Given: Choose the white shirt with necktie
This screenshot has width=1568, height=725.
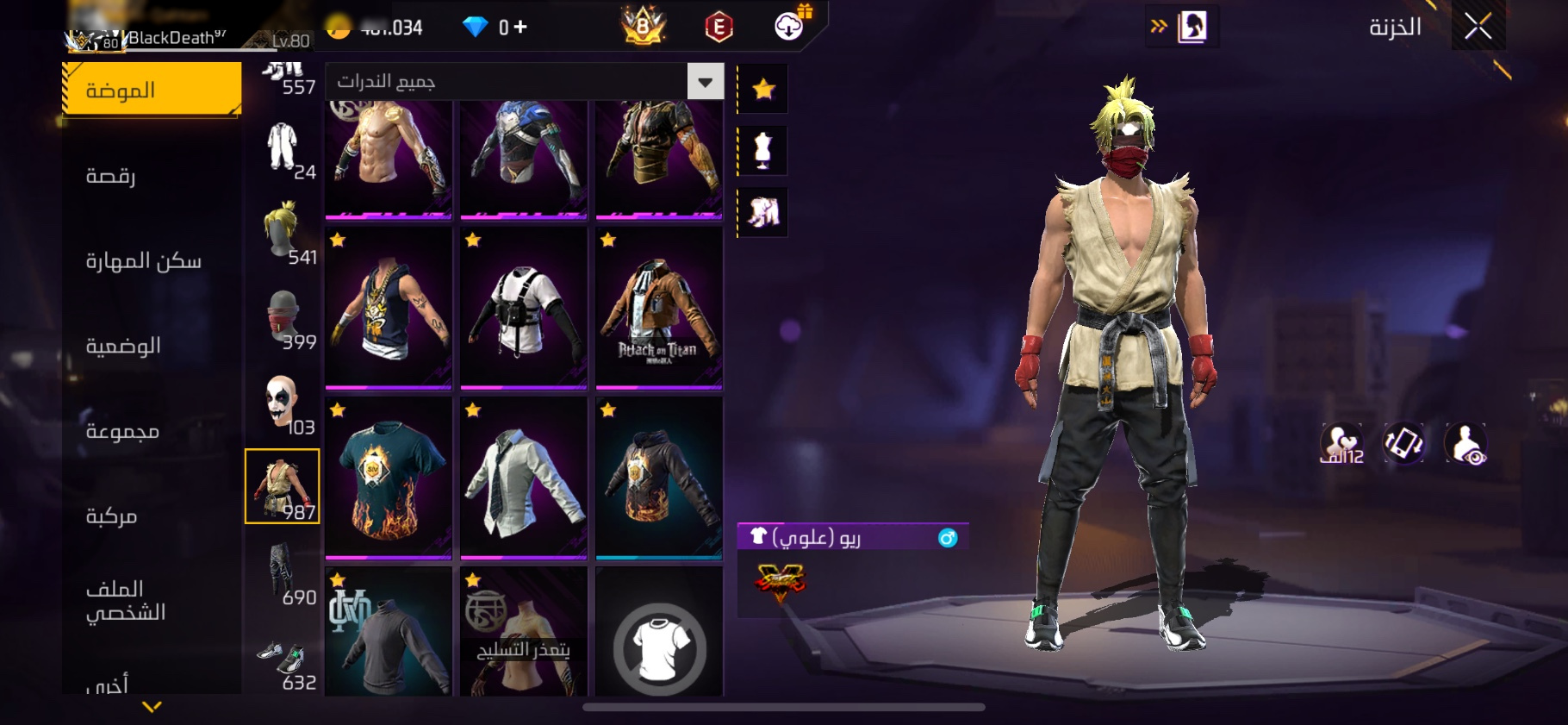Looking at the screenshot, I should [x=524, y=477].
